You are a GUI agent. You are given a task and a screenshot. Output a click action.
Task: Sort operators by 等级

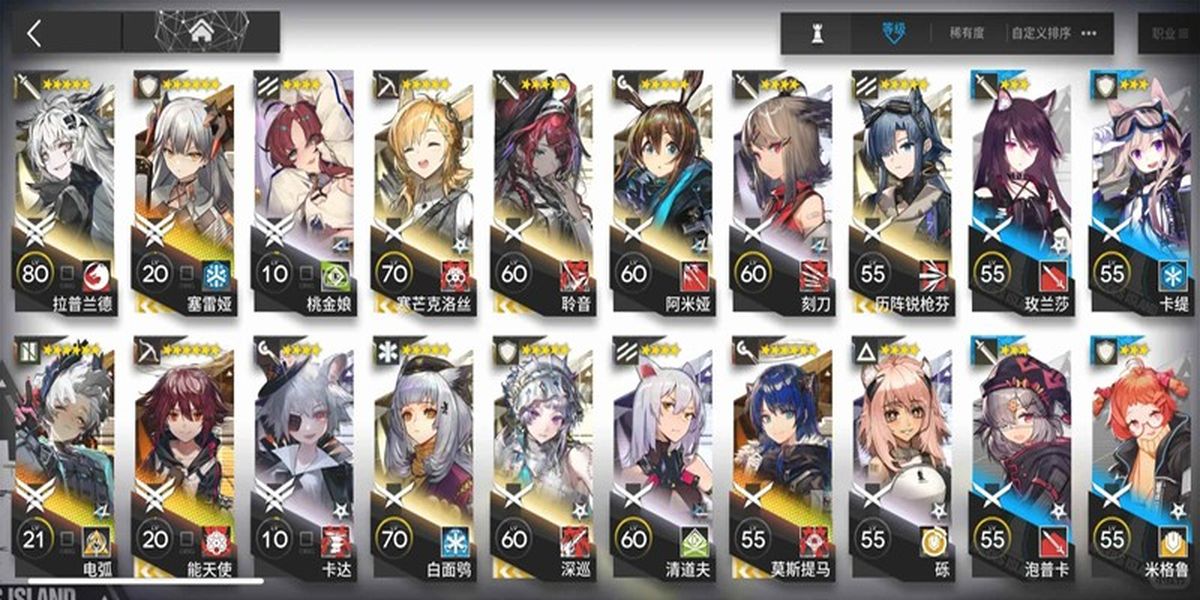[892, 33]
